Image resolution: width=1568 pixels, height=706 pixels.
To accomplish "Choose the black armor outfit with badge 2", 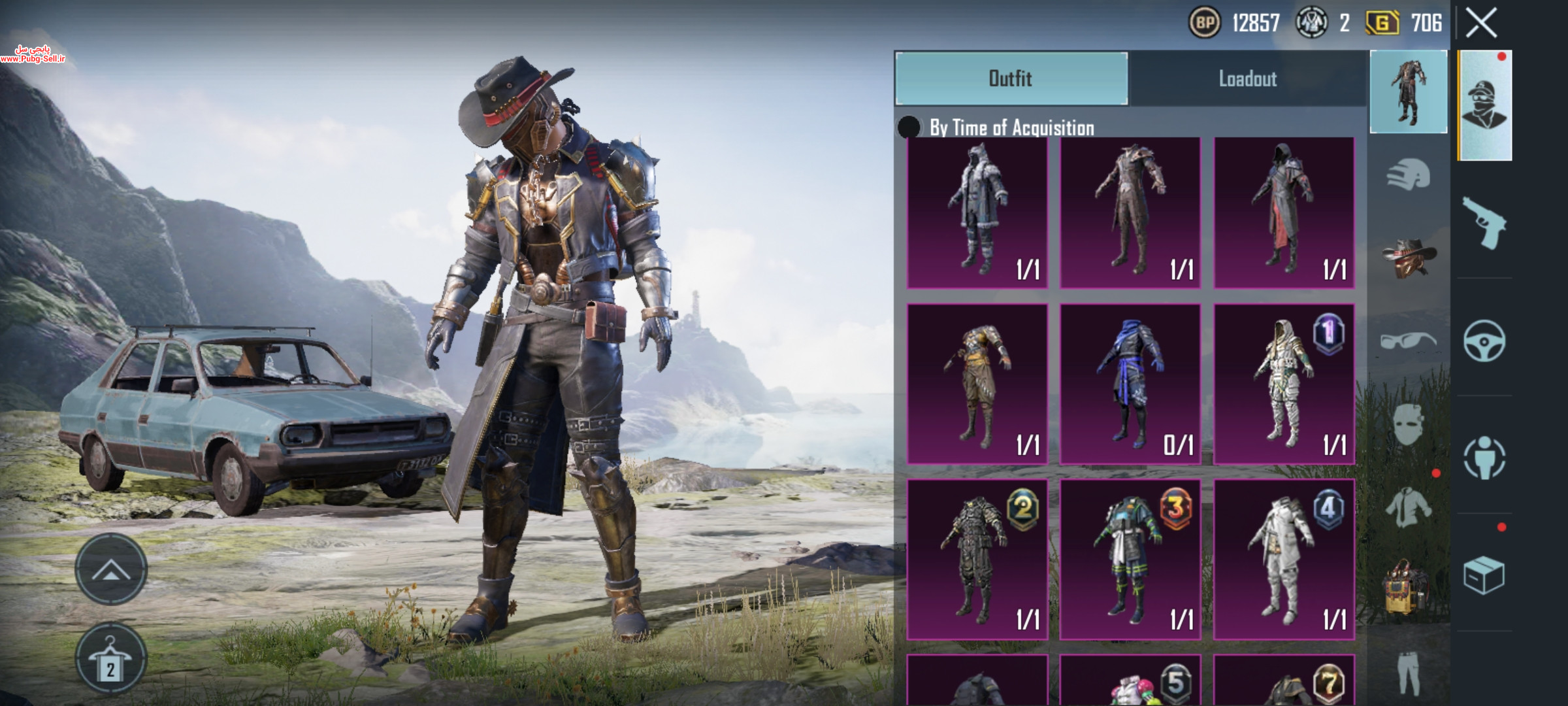I will tap(977, 559).
